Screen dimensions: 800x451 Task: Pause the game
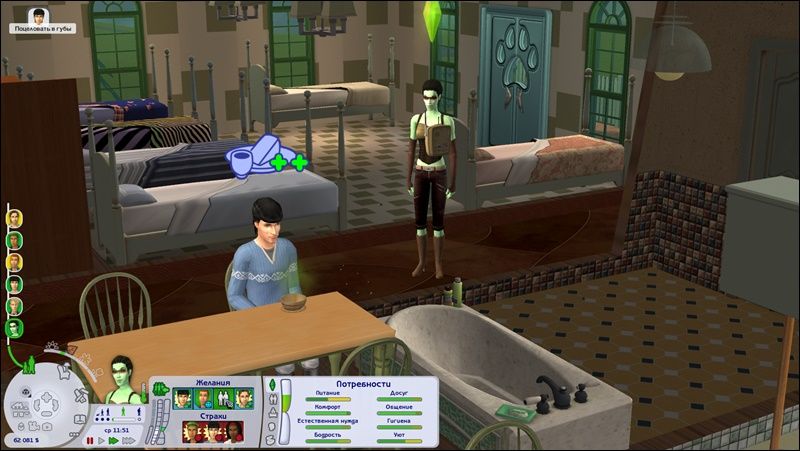(92, 440)
